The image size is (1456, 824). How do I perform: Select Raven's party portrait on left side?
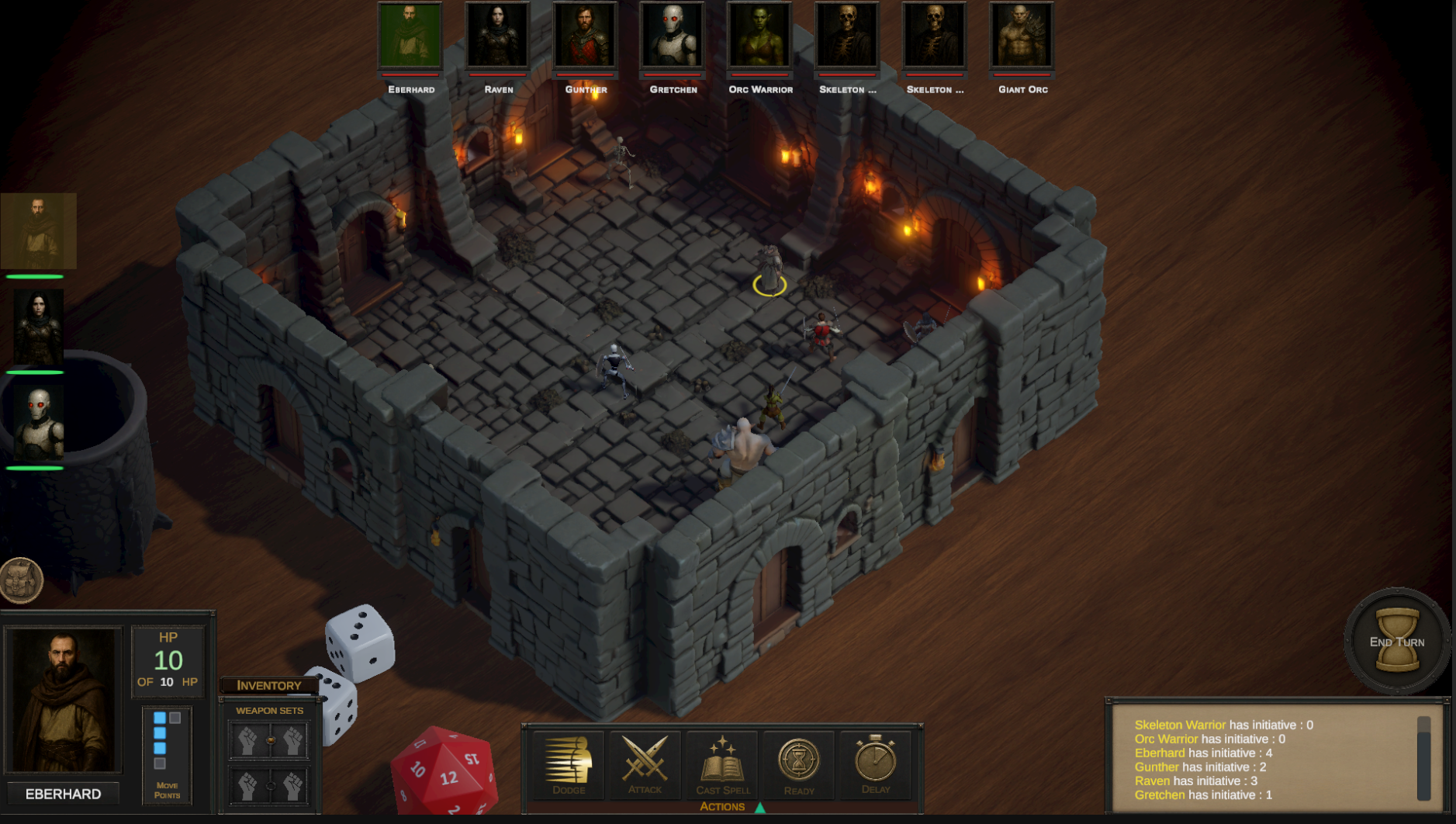coord(37,327)
